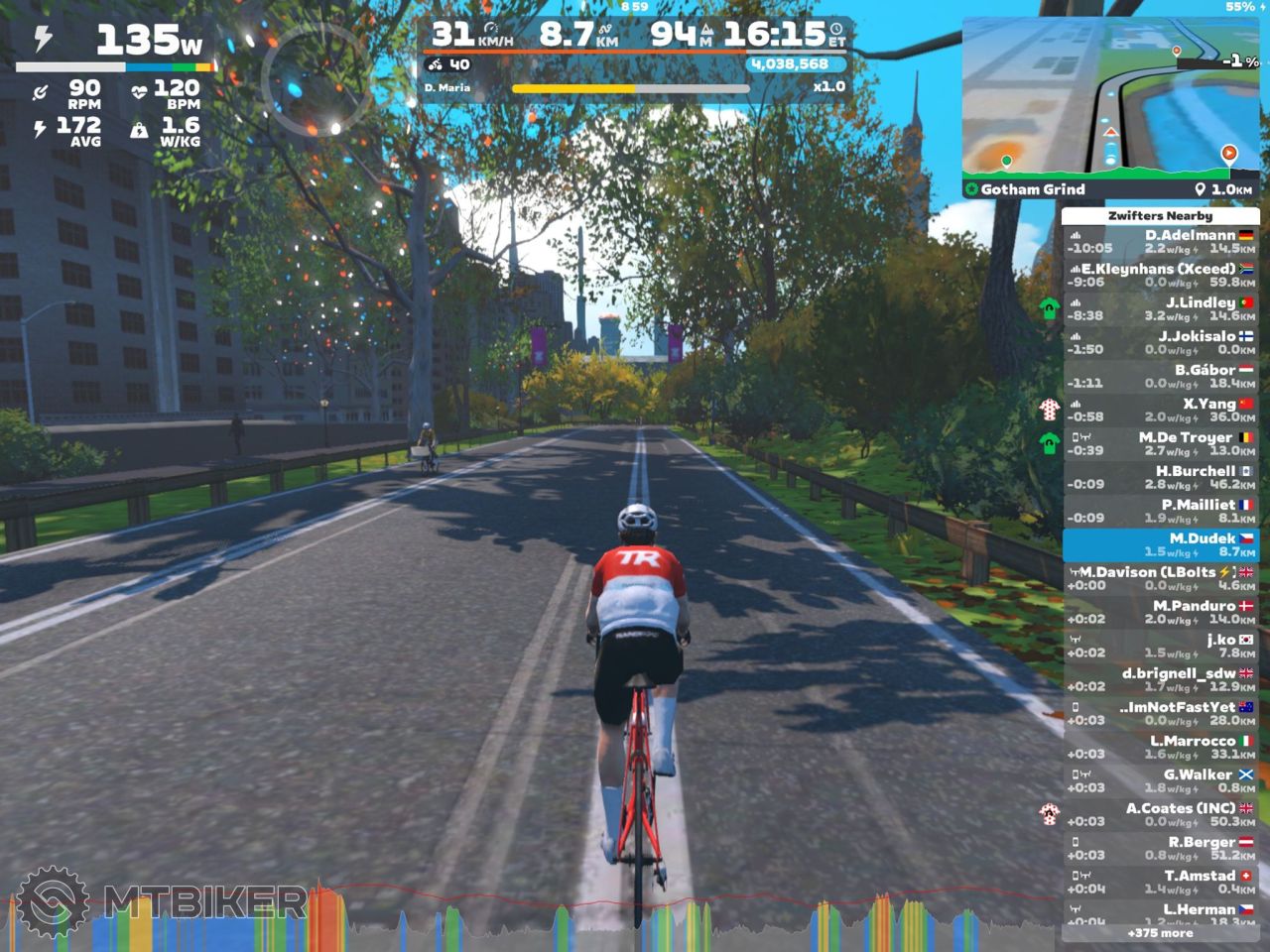
Task: Expand the +375 more riders entry
Action: pyautogui.click(x=1161, y=933)
